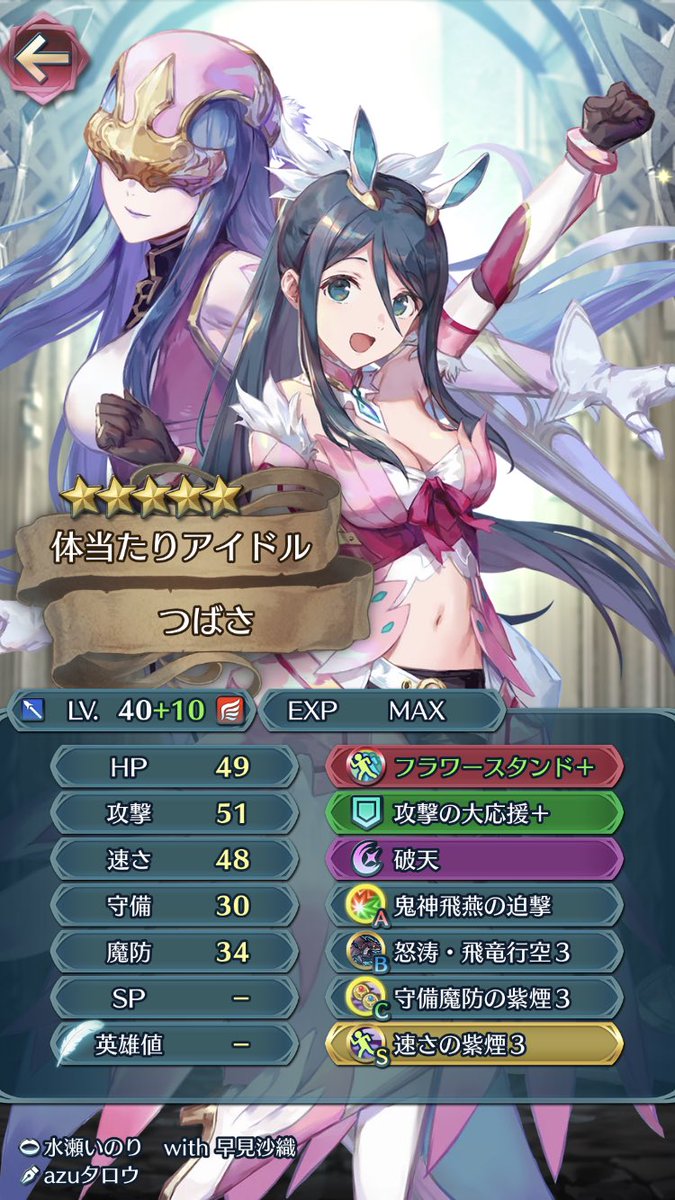Screen dimensions: 675x1200
Task: Open the 攻撃の大応援+ assist skill
Action: click(475, 813)
